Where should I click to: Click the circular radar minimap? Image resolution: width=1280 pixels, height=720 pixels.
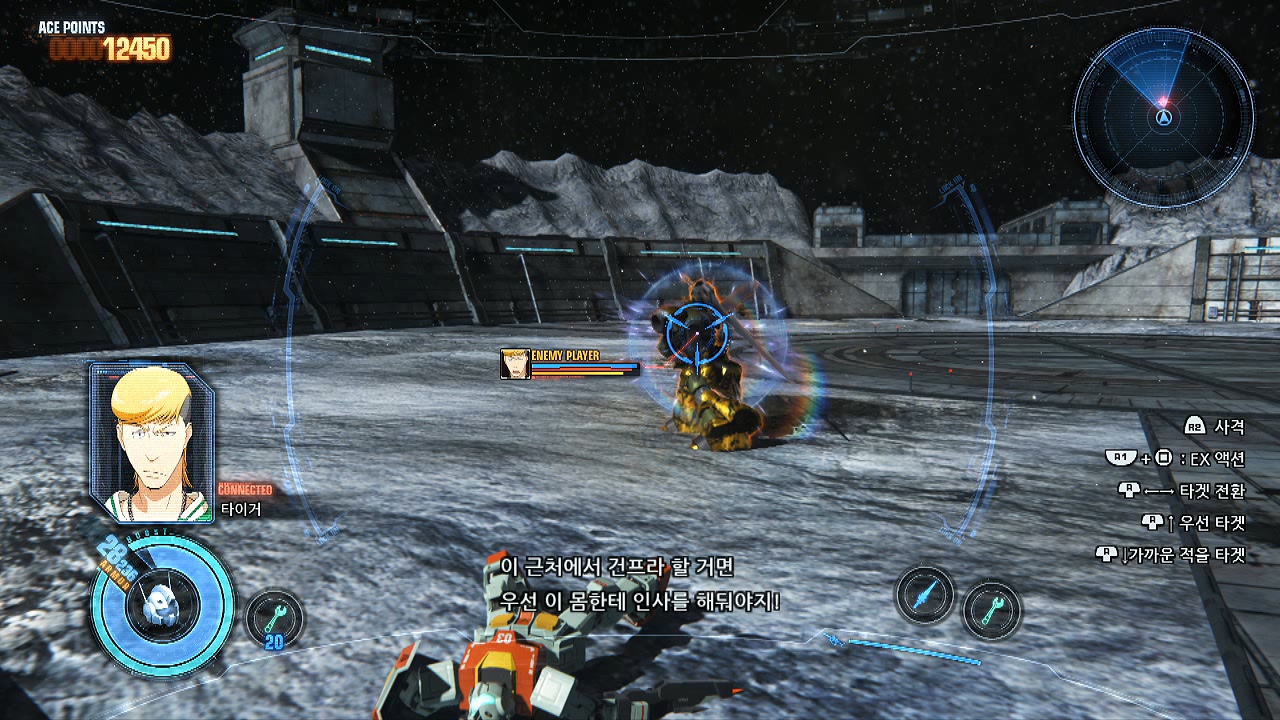pos(1163,117)
